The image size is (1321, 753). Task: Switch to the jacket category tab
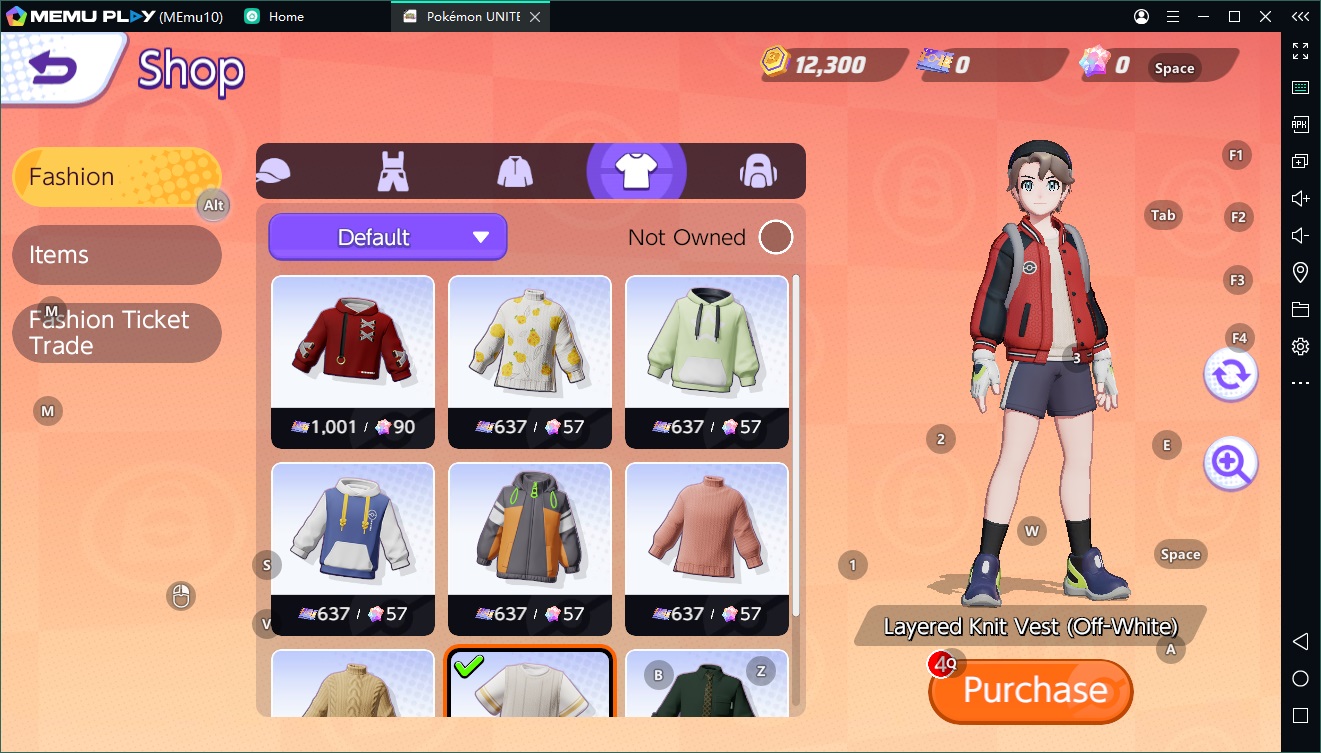tap(515, 171)
